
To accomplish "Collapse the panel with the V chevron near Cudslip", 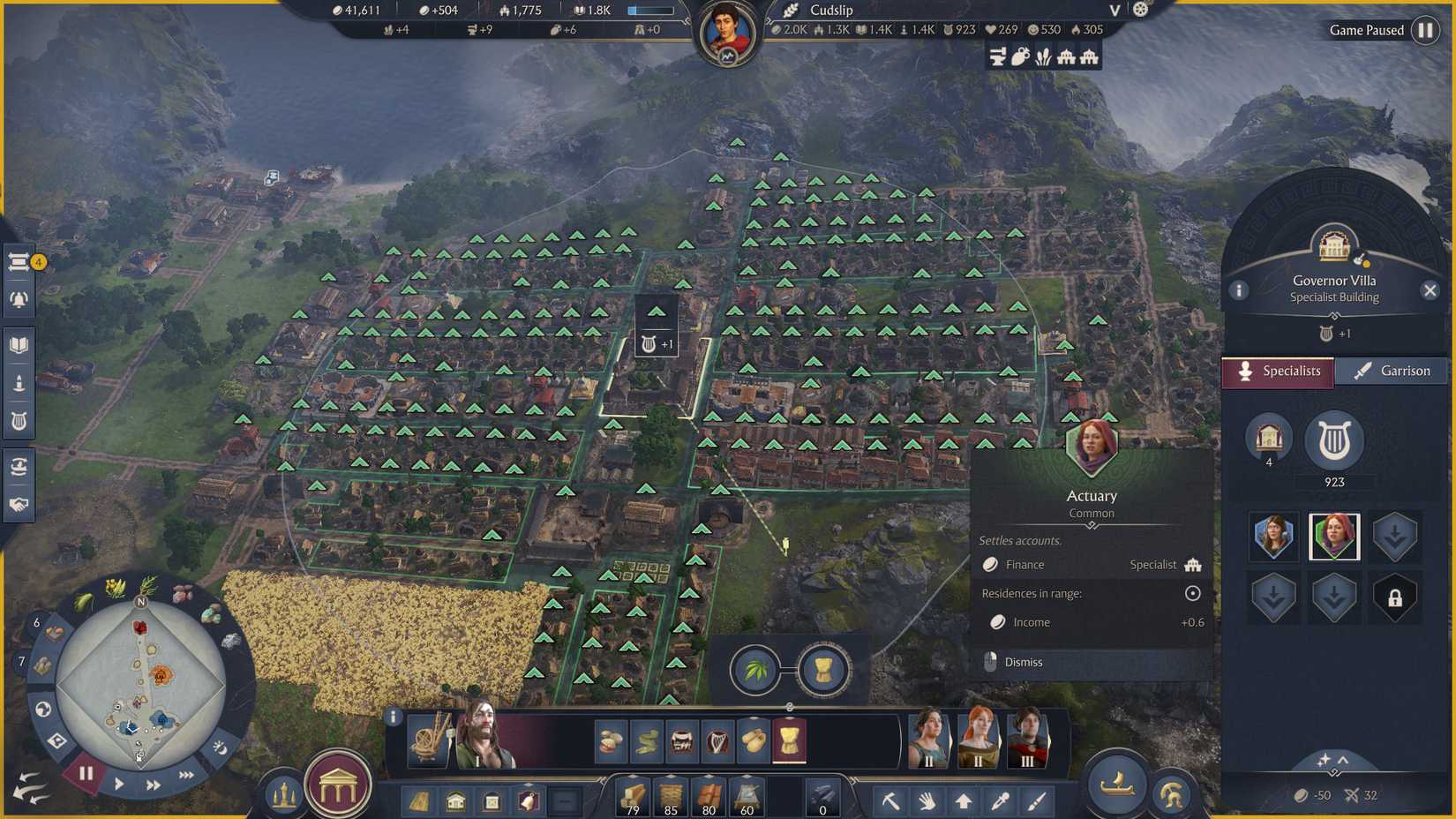I will 1114,11.
